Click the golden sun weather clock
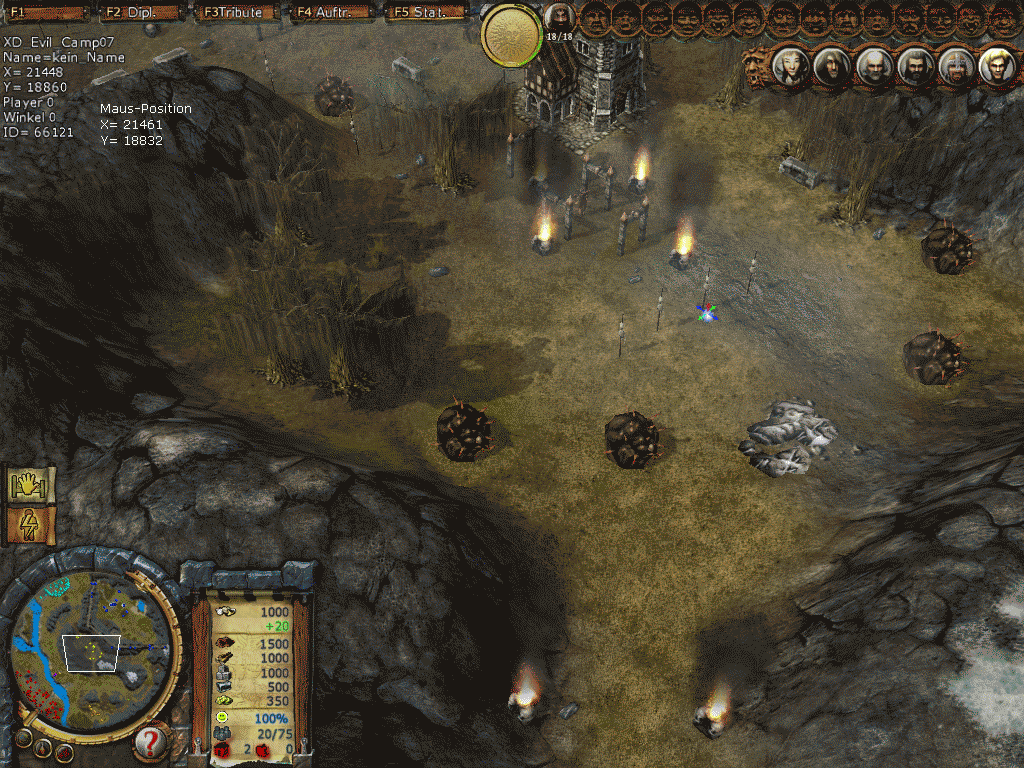Image resolution: width=1024 pixels, height=768 pixels. point(512,35)
